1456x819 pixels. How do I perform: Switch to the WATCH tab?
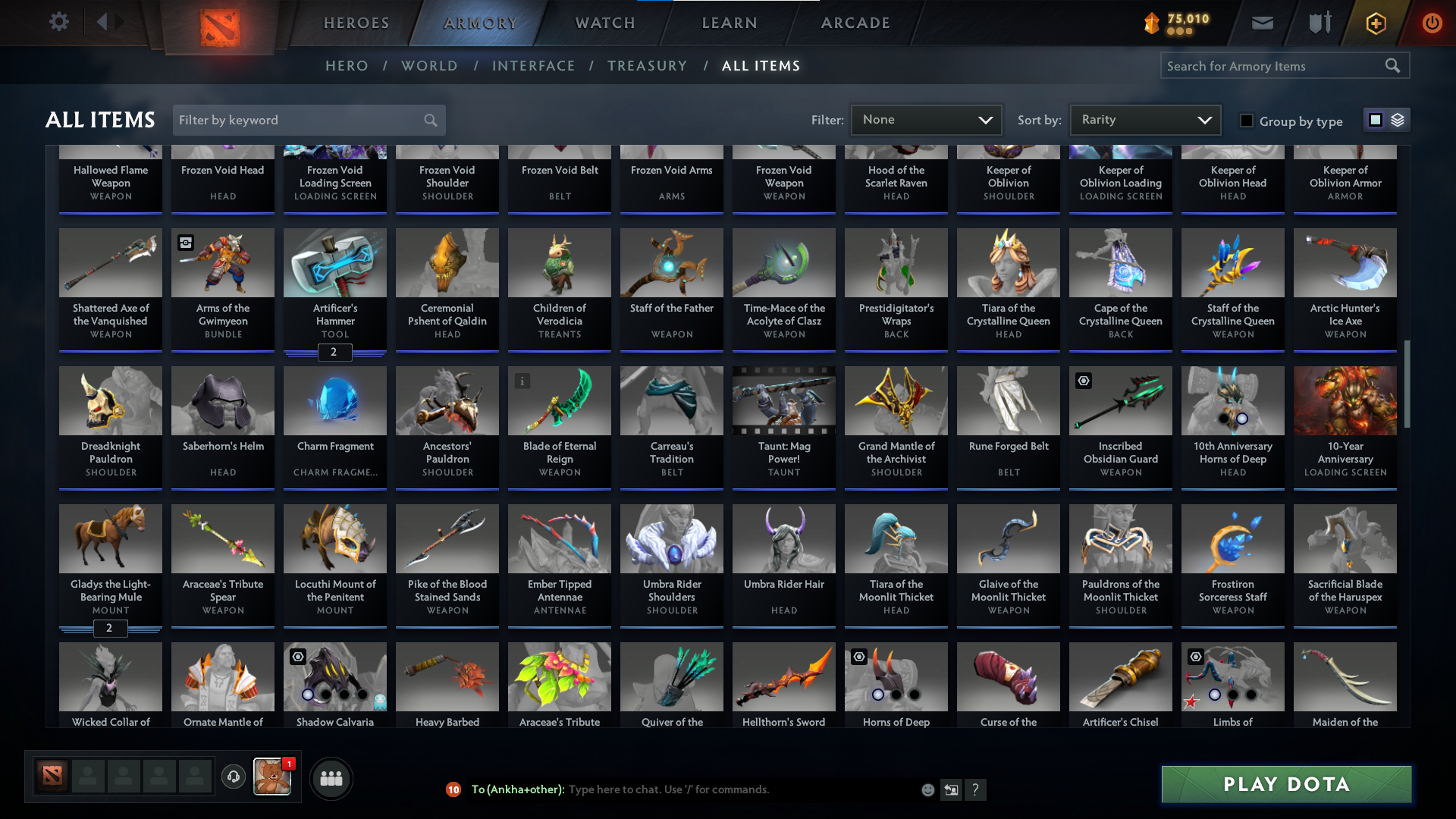[x=604, y=23]
